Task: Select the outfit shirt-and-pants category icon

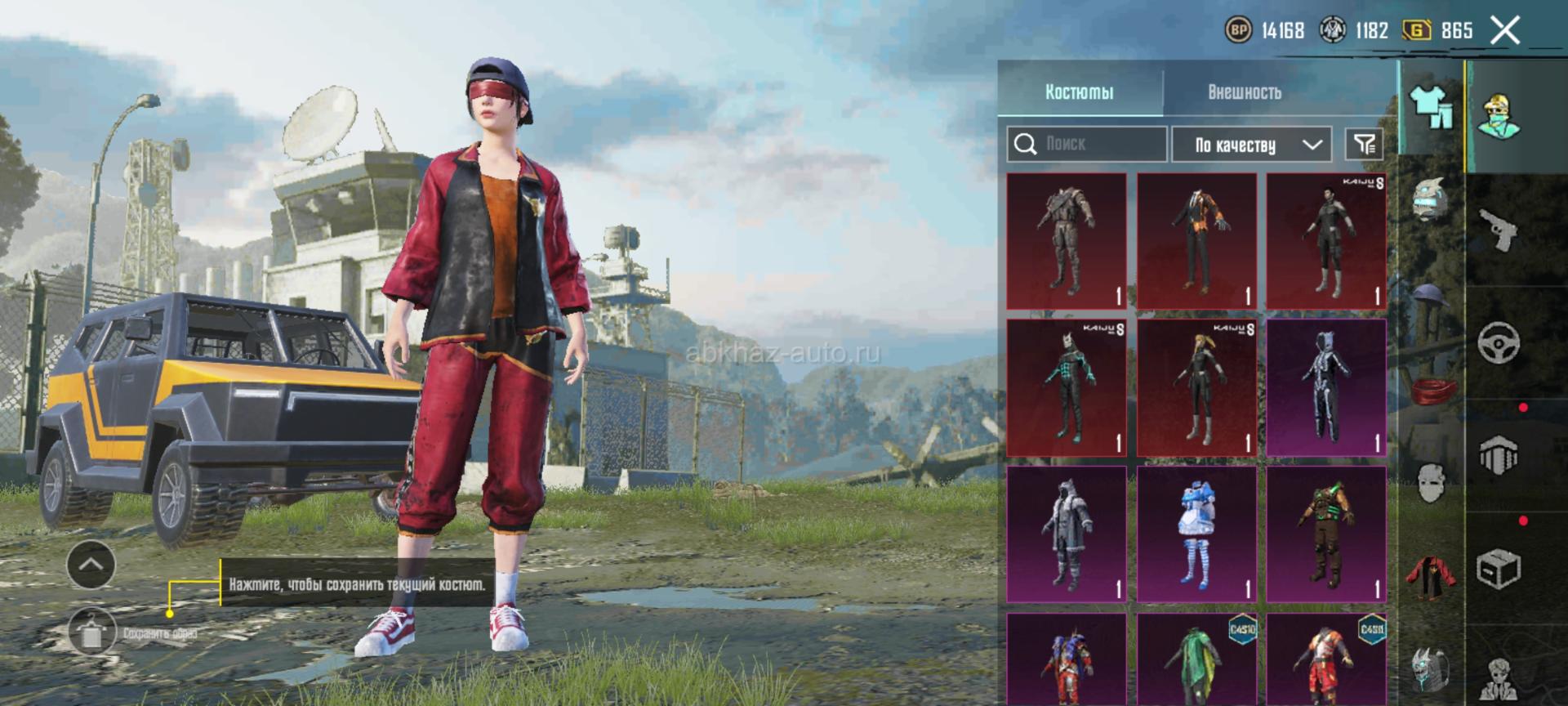Action: pos(1432,108)
